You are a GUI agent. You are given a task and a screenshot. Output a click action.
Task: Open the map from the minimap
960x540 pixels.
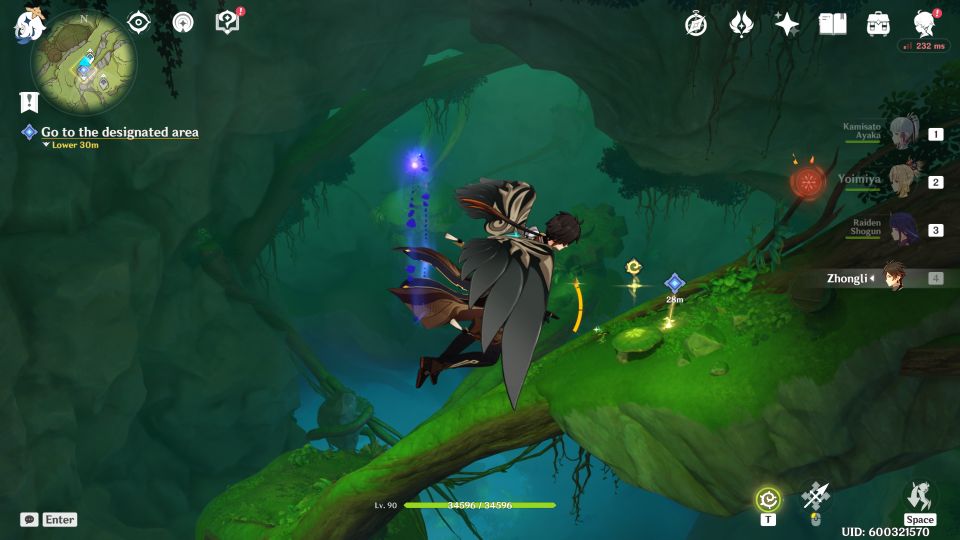(x=83, y=62)
